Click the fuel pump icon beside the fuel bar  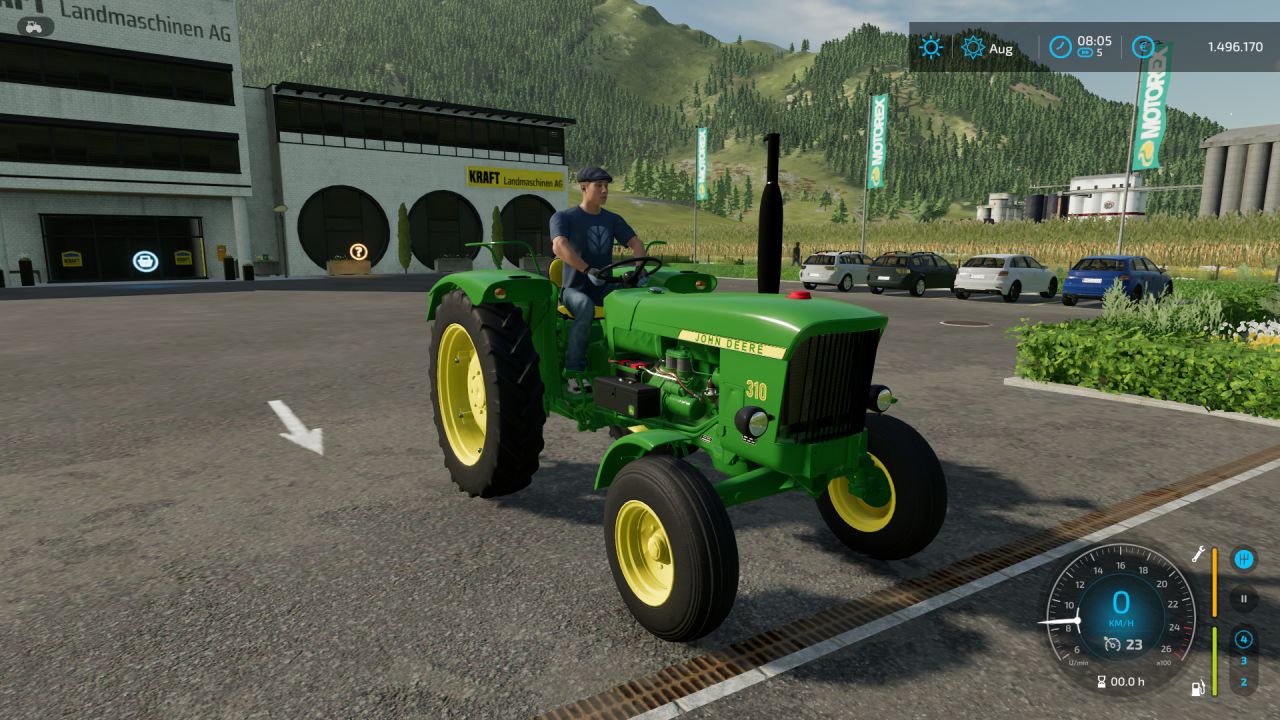(1196, 688)
